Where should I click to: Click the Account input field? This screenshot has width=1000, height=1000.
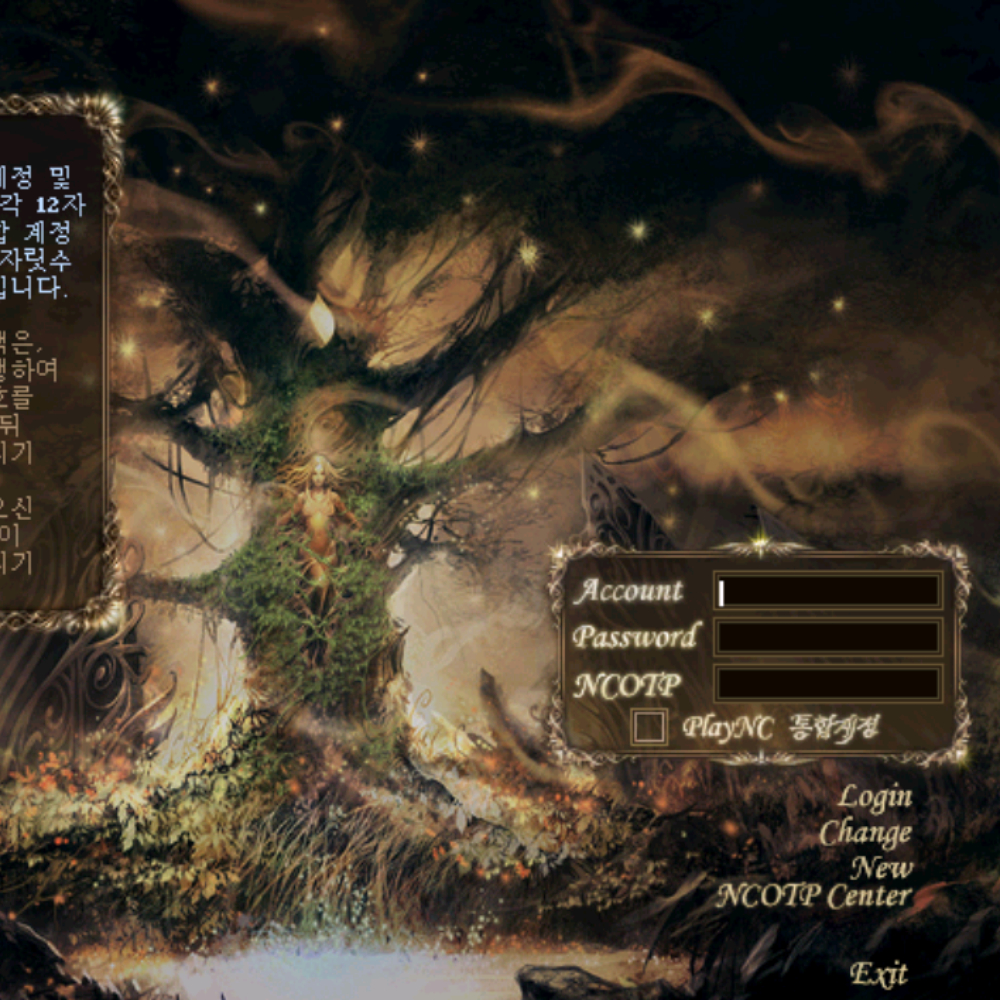pos(828,591)
